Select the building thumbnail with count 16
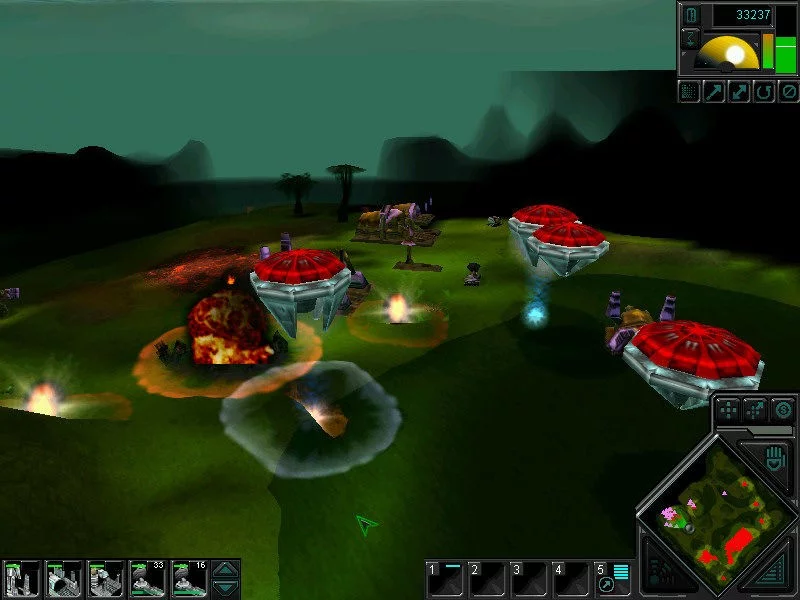This screenshot has width=800, height=600. (189, 578)
